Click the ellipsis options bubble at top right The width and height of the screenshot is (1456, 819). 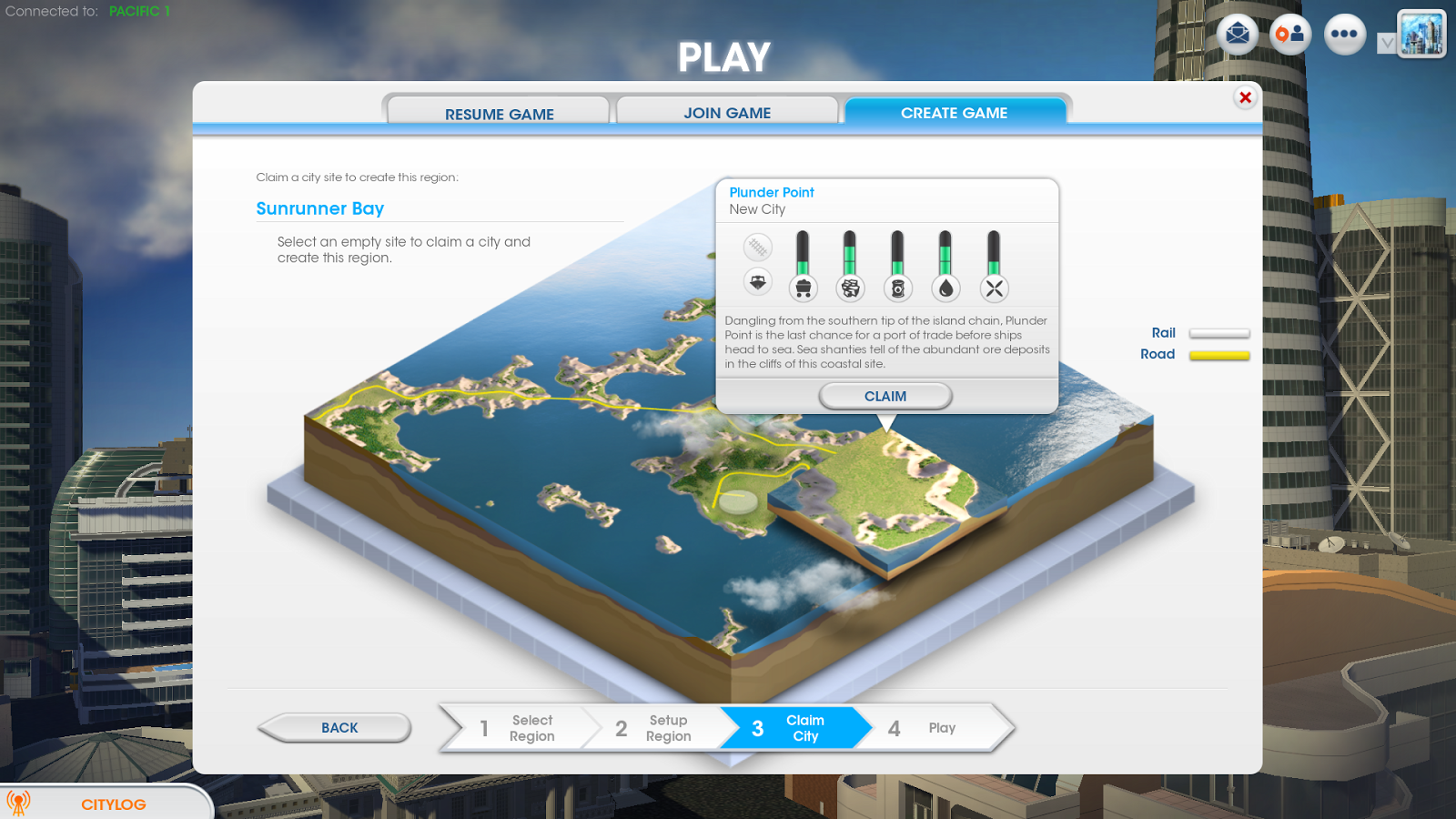tap(1344, 34)
